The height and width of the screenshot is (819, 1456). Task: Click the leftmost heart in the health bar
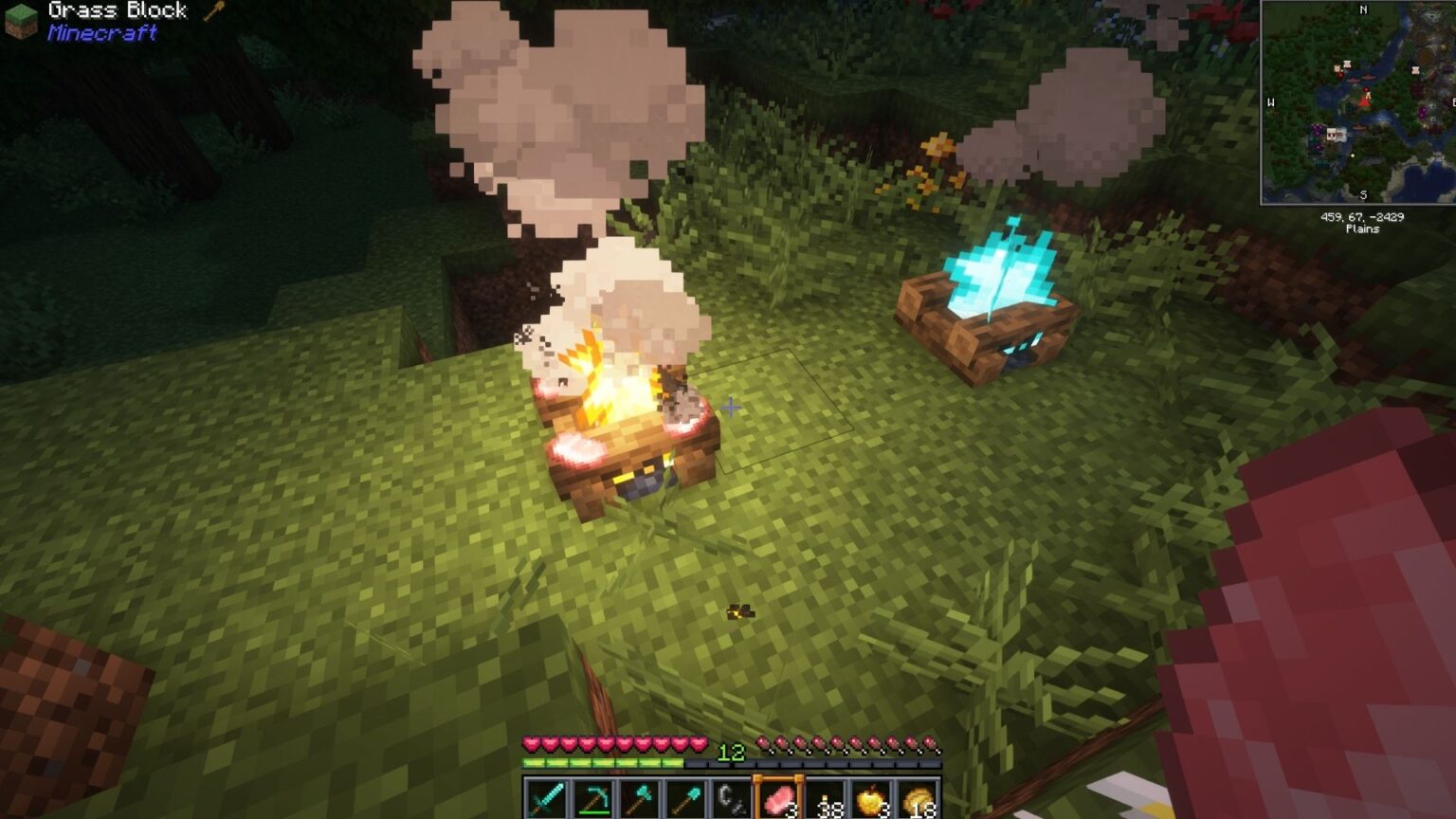pos(532,743)
